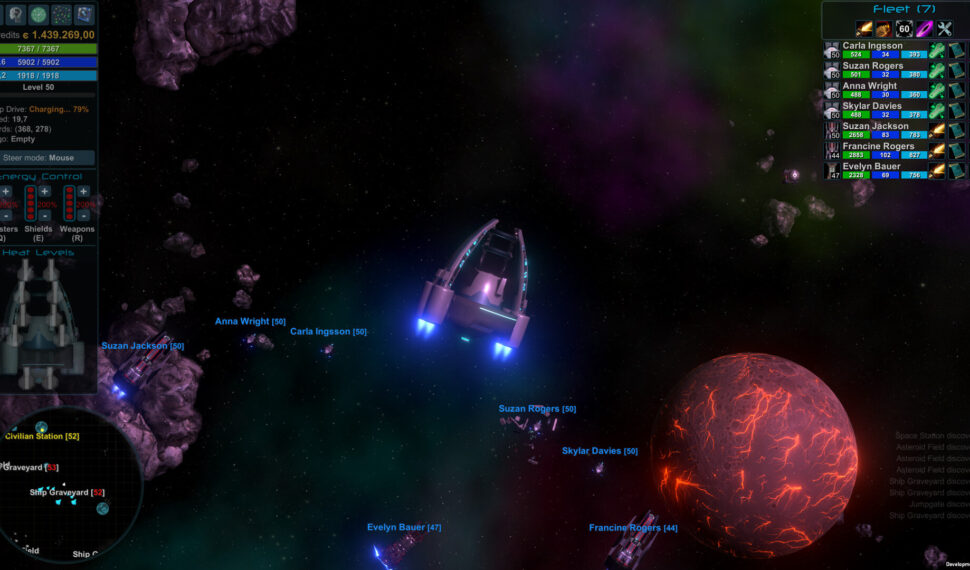This screenshot has height=570, width=970.
Task: Increase Shields energy with the plus button
Action: tap(45, 191)
